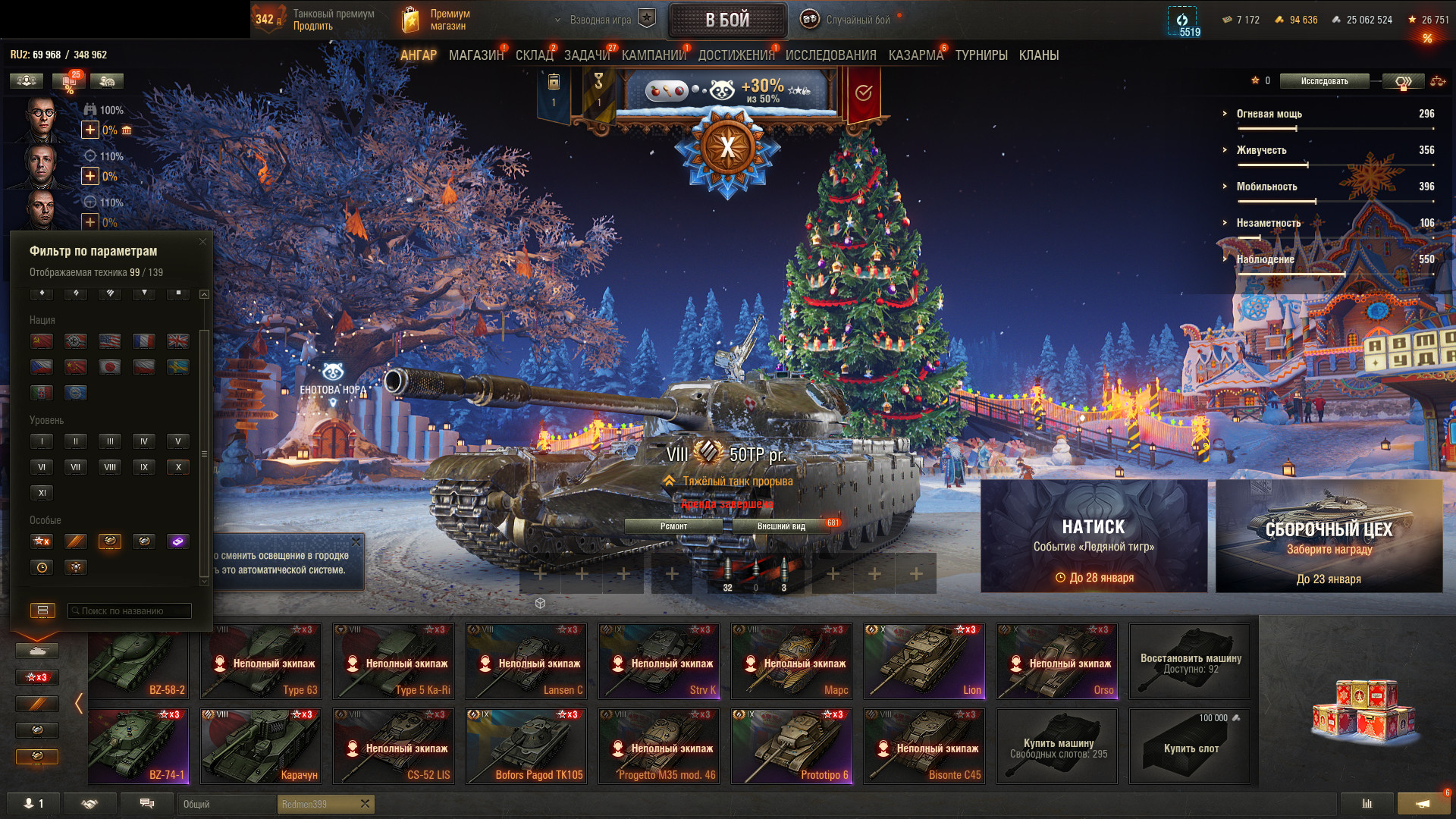Switch to the ИССЛЕДОВАНИЯ tab

830,55
